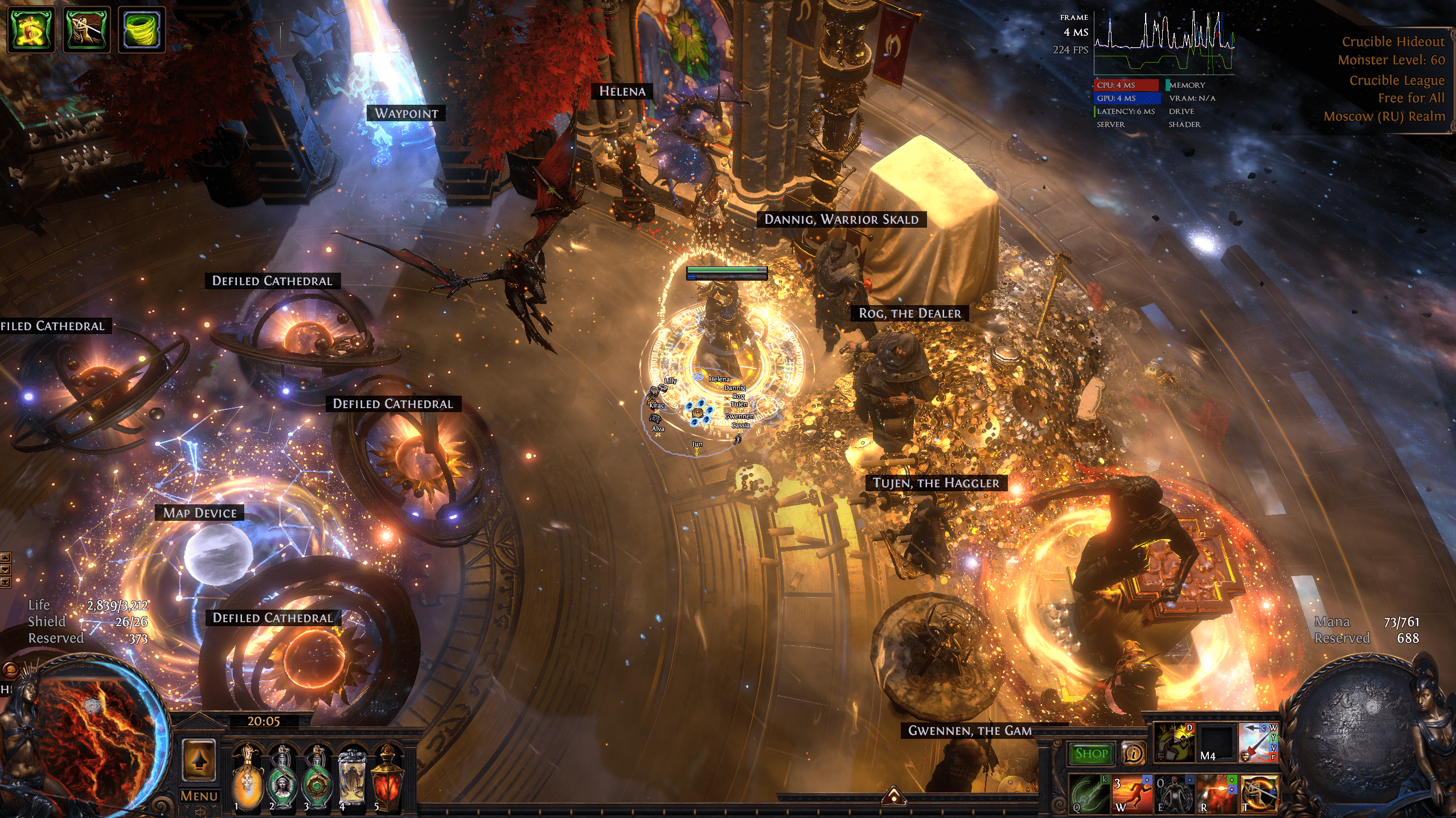This screenshot has height=818, width=1456.
Task: Open the Menu button beside the flasks
Action: coord(199,796)
